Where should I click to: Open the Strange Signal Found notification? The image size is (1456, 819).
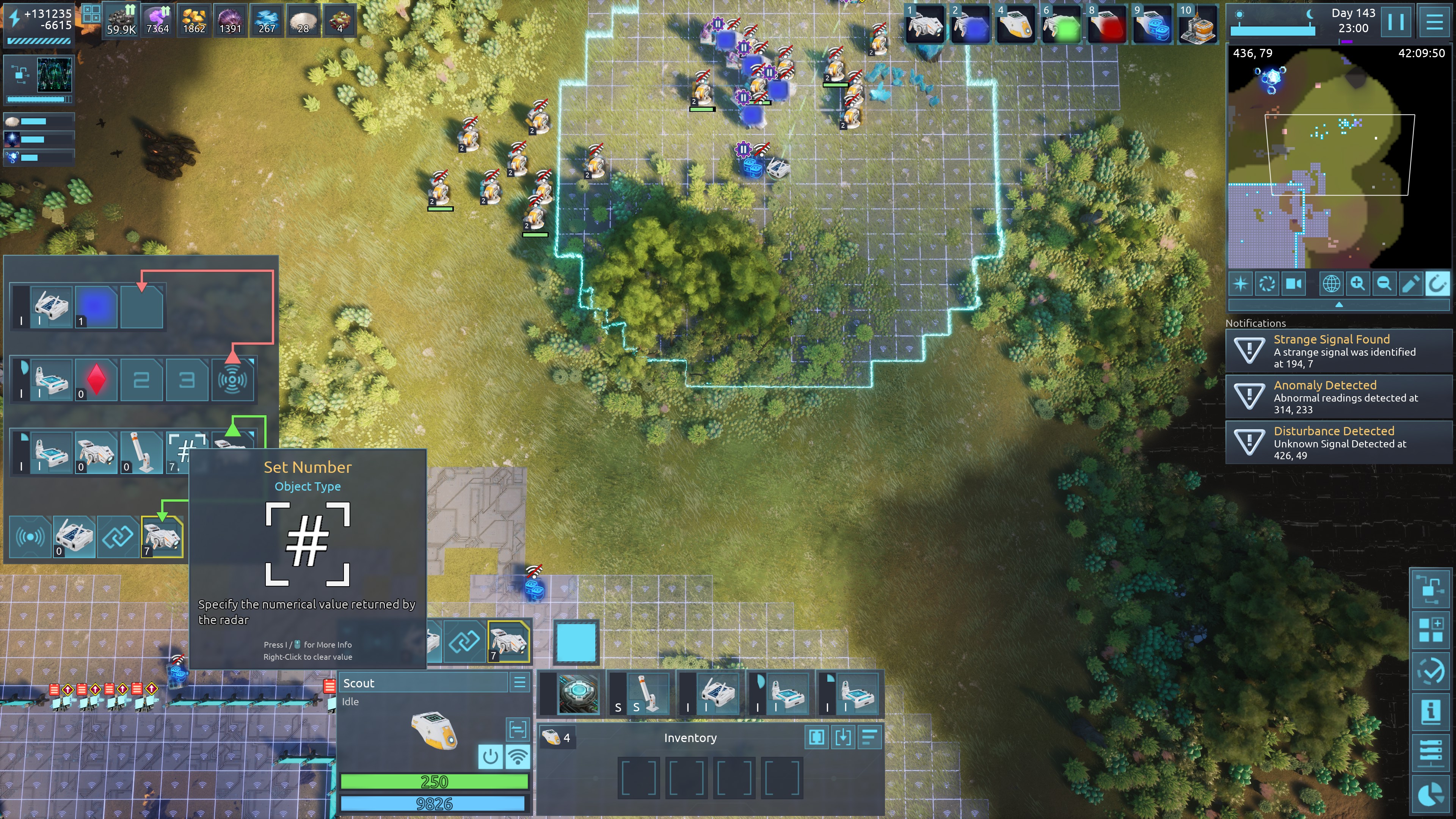click(x=1338, y=351)
